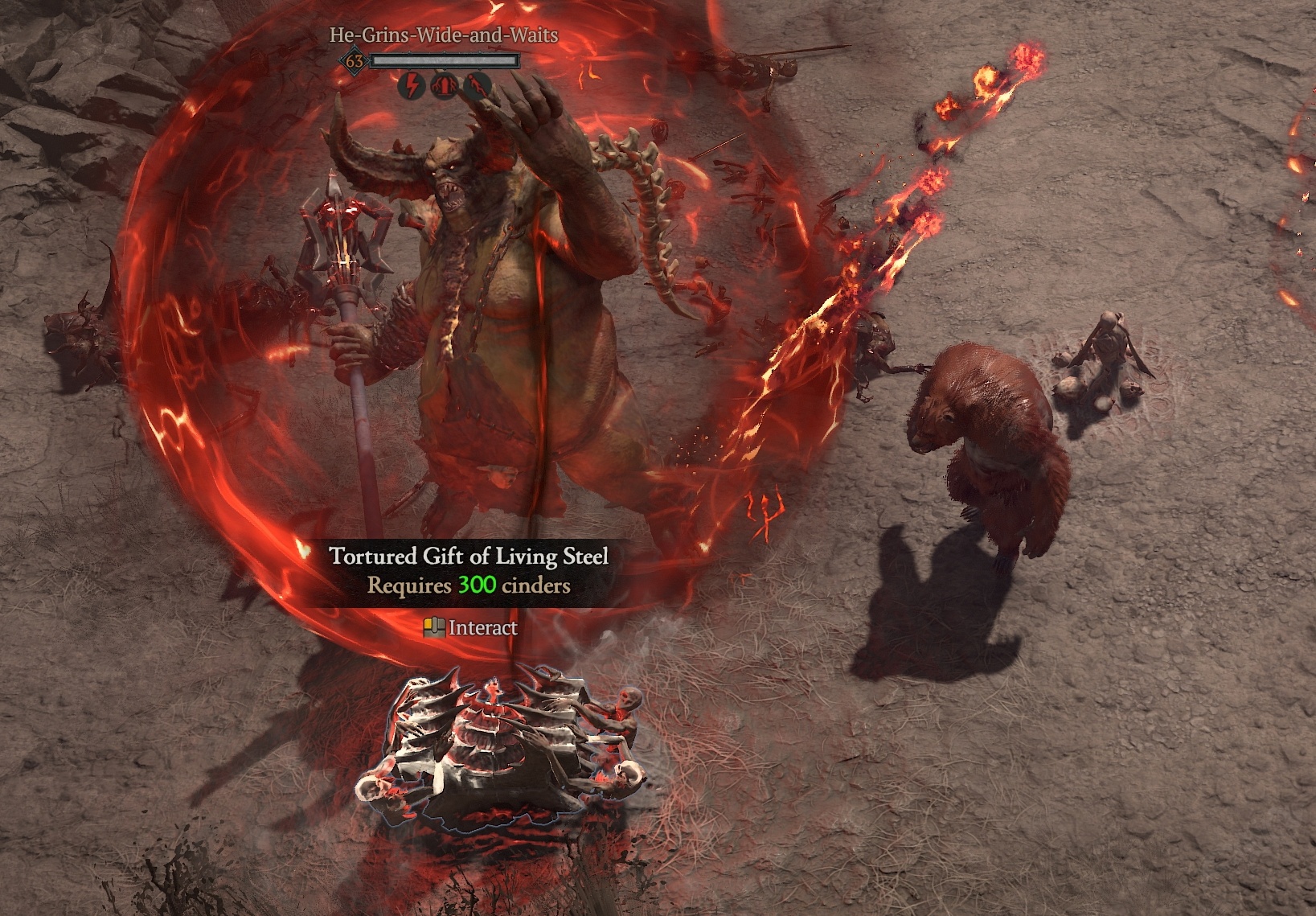Select the Tortured Gift of Living Steel label

click(469, 557)
